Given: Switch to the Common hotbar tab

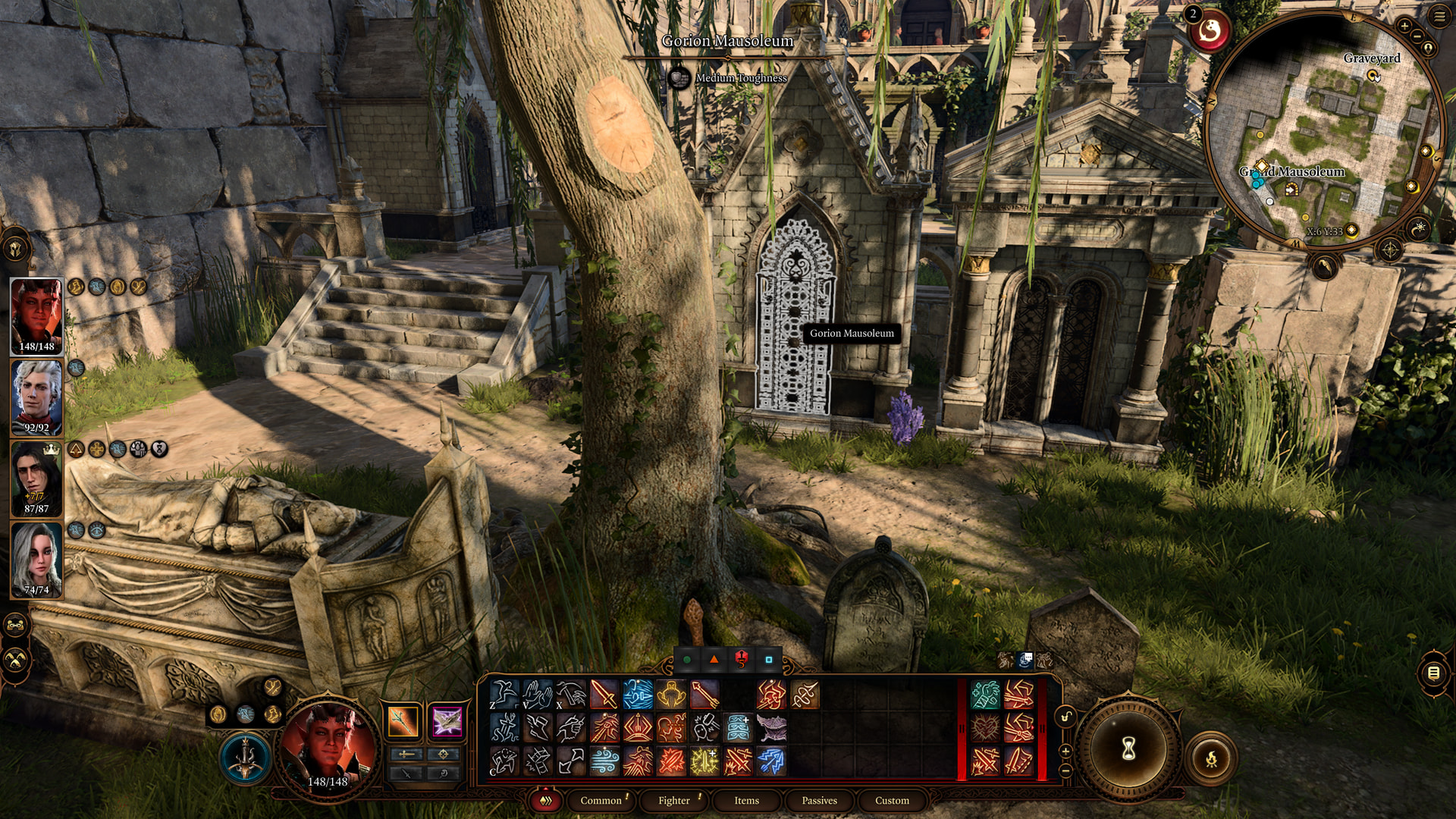Looking at the screenshot, I should coord(601,800).
